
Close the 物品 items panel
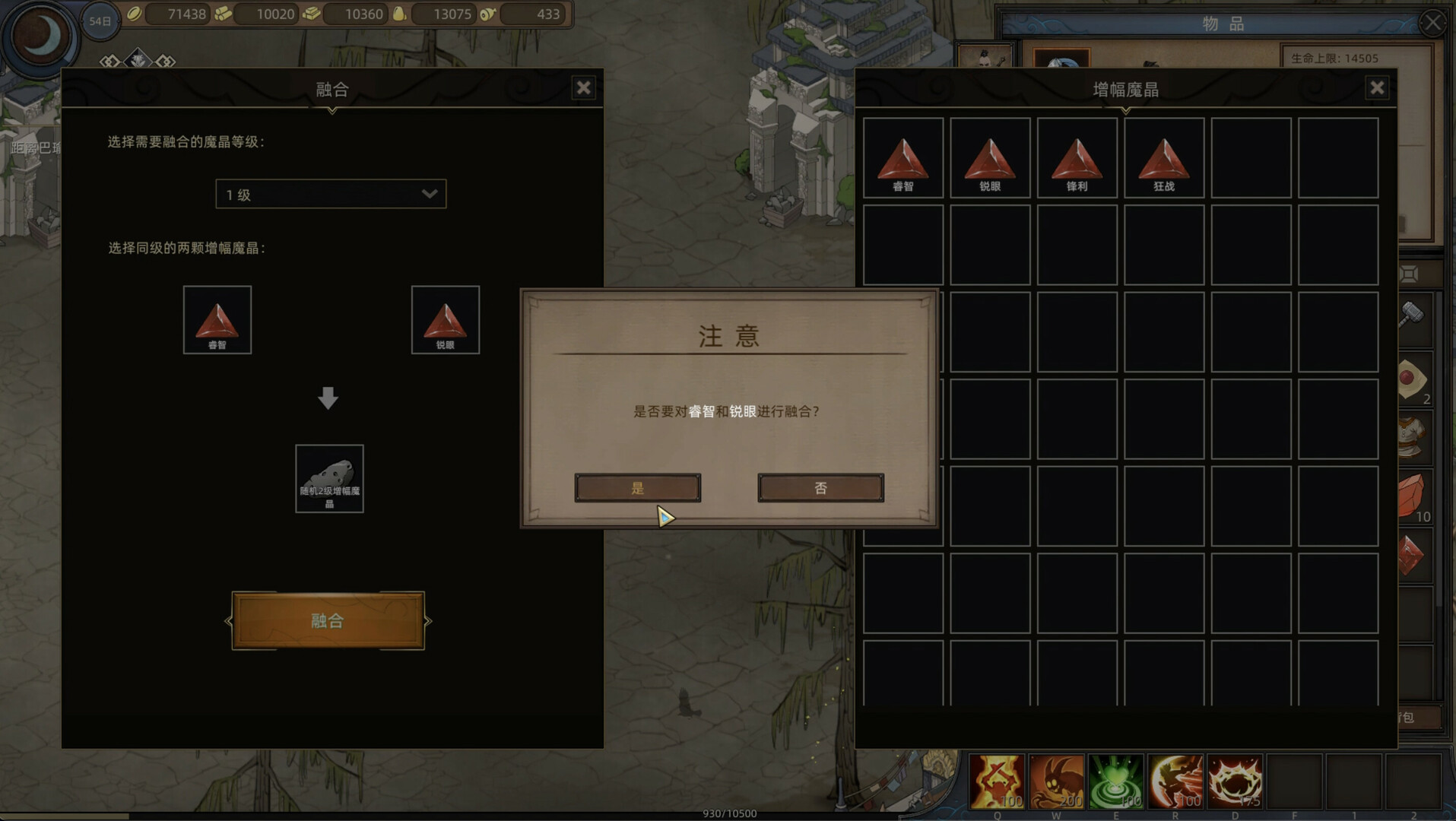tap(1432, 23)
